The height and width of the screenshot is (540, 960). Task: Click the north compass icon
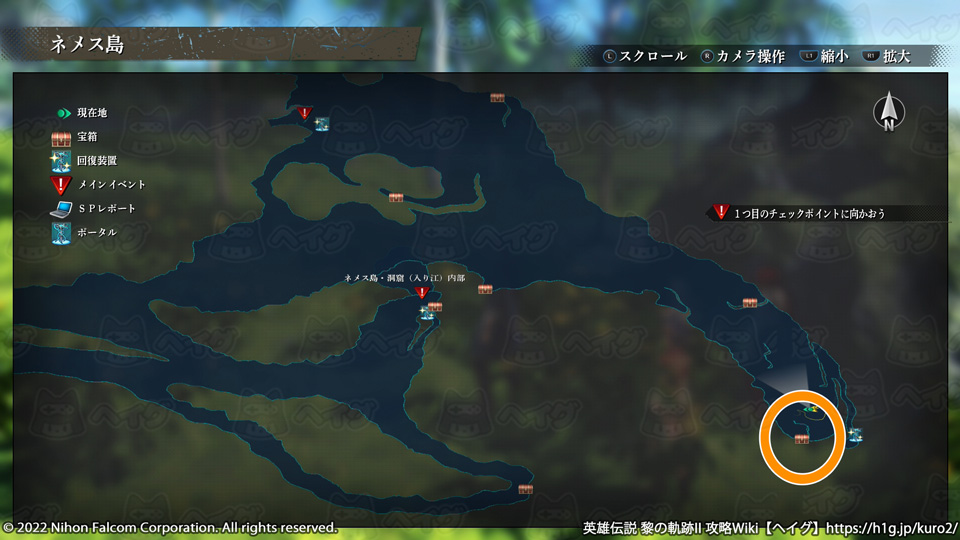[888, 112]
